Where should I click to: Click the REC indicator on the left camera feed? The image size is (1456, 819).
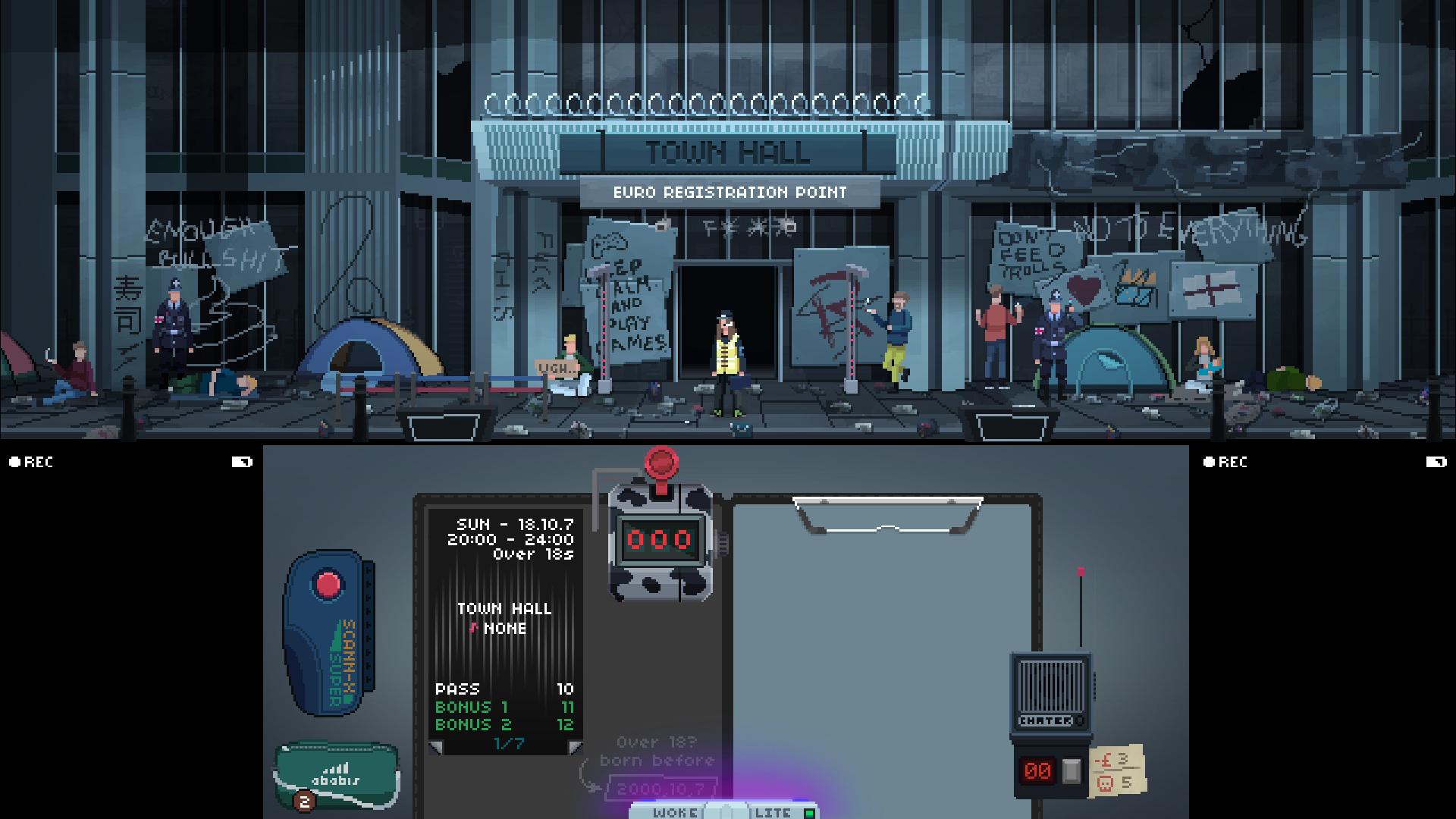tap(30, 462)
